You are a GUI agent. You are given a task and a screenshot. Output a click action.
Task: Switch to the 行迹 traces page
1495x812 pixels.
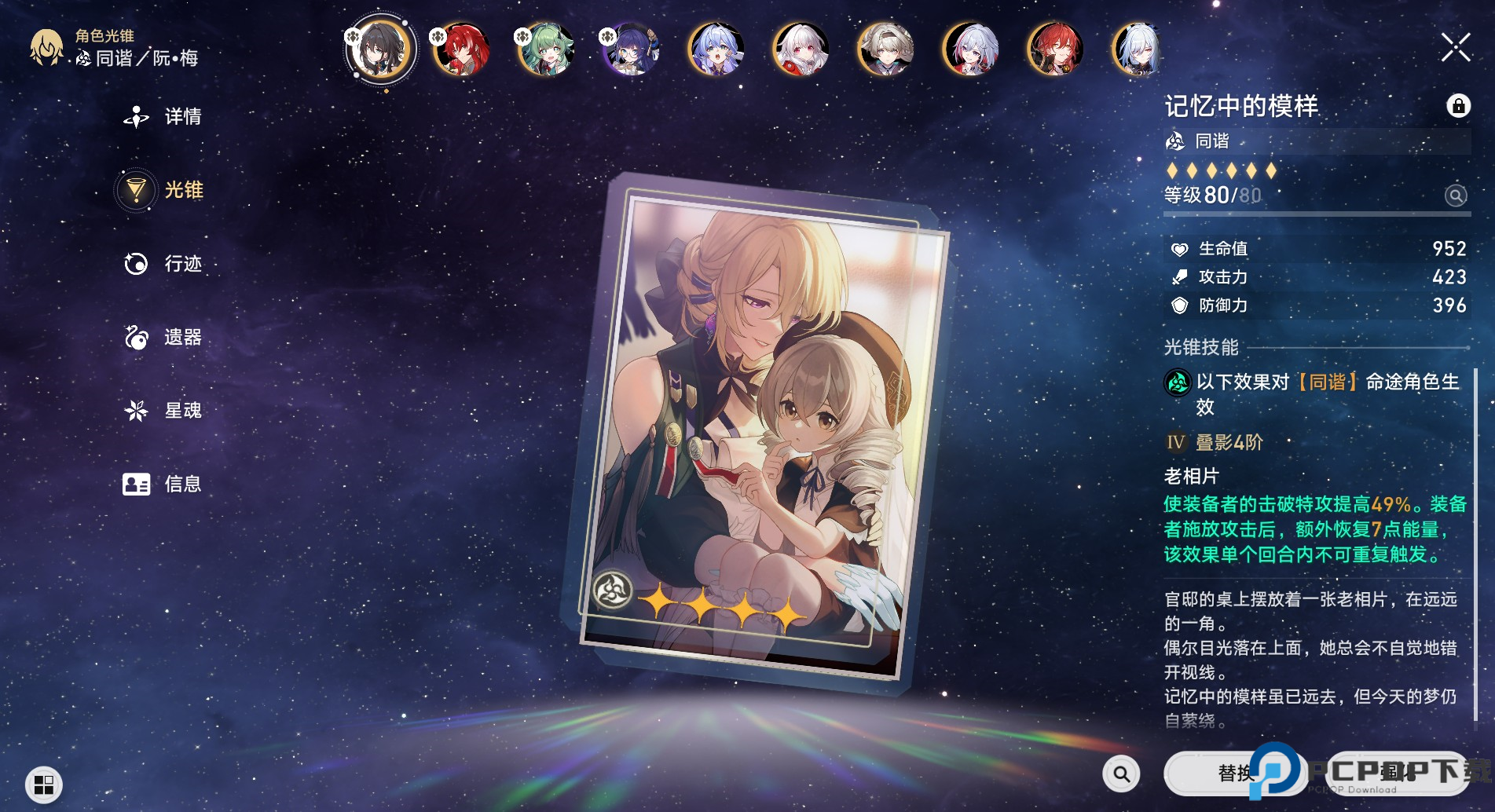163,264
